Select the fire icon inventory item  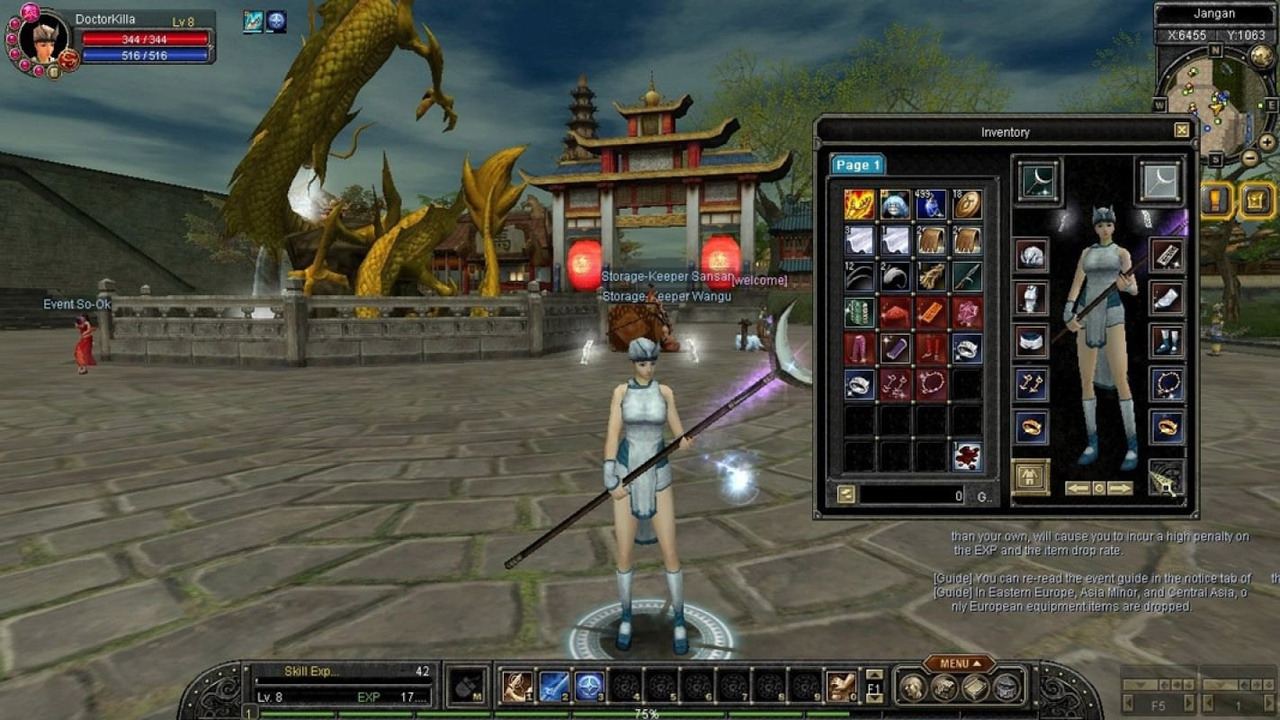(x=859, y=204)
